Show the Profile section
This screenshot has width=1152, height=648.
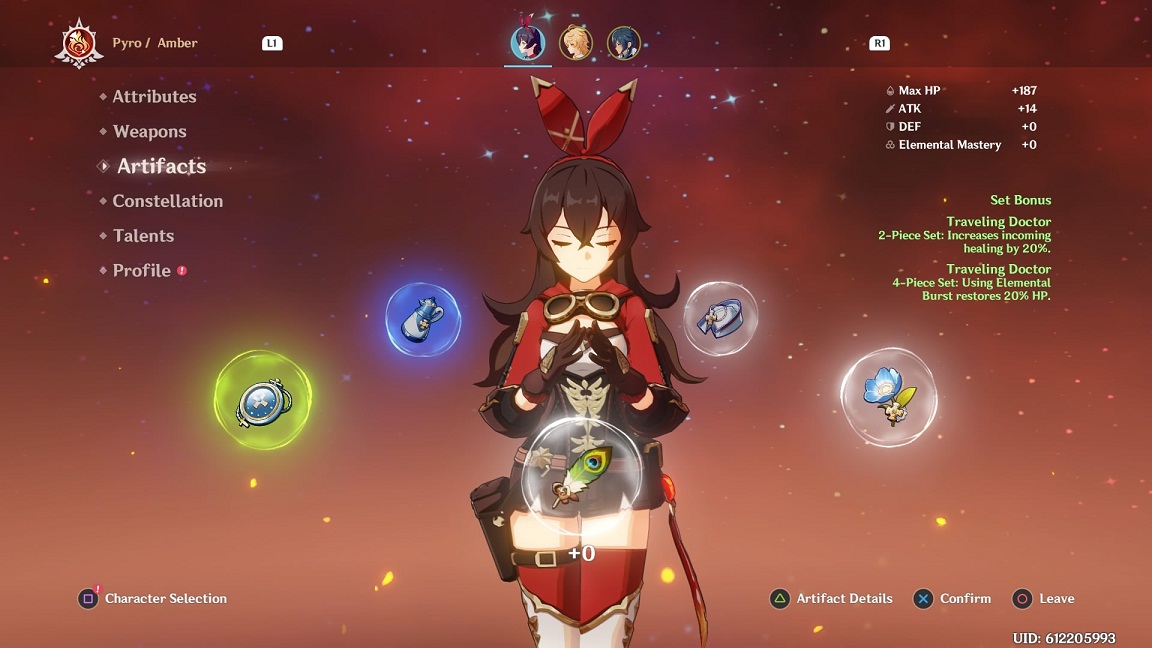pos(141,271)
